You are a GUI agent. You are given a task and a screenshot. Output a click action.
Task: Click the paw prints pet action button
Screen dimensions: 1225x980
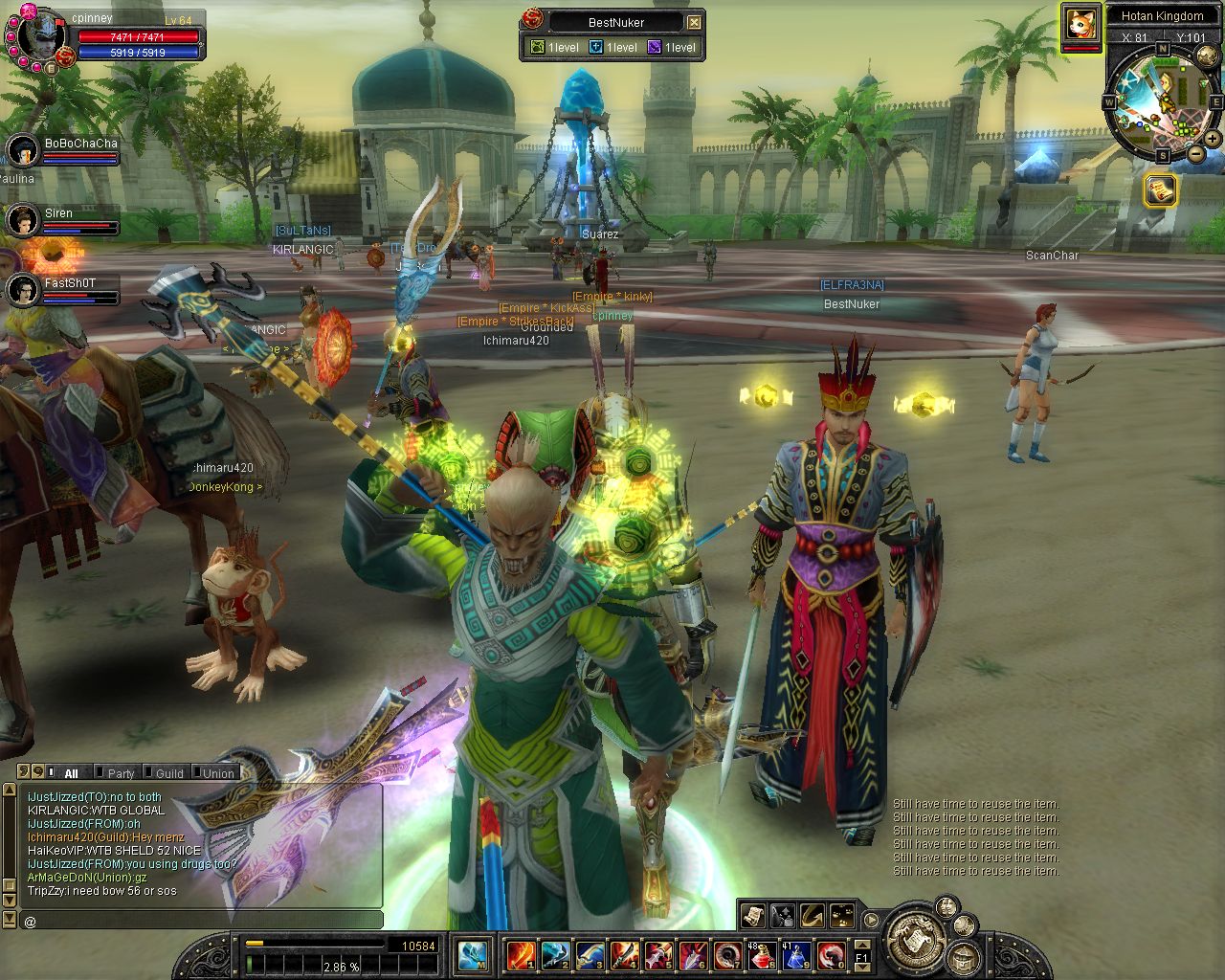pyautogui.click(x=842, y=915)
